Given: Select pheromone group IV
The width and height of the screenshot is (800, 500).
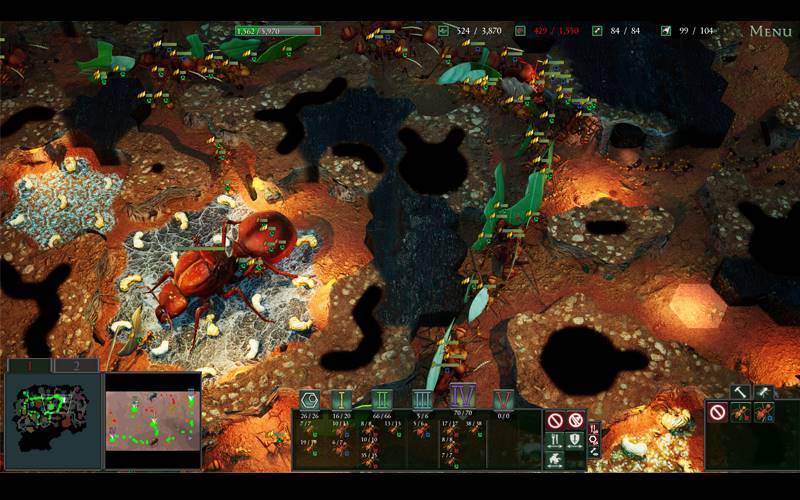Looking at the screenshot, I should tap(462, 396).
